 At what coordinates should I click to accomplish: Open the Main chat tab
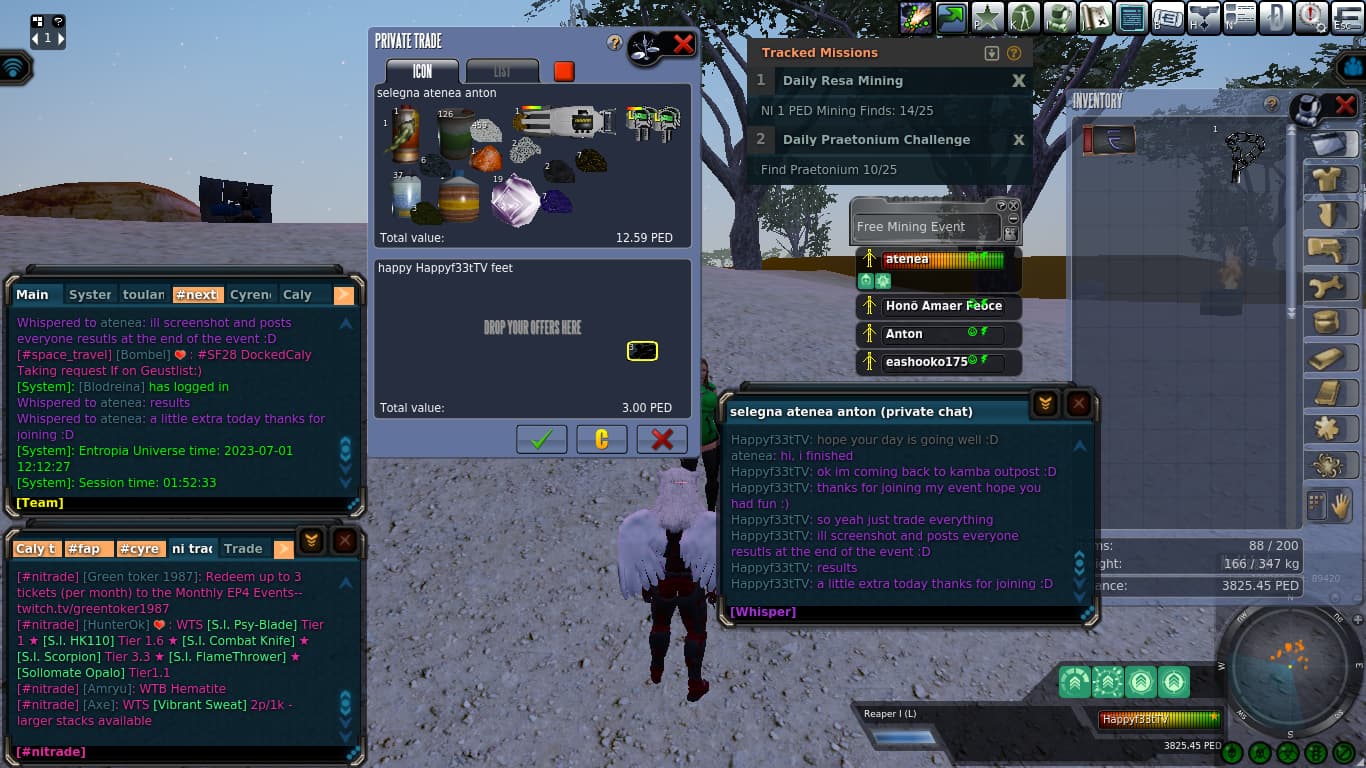(33, 295)
